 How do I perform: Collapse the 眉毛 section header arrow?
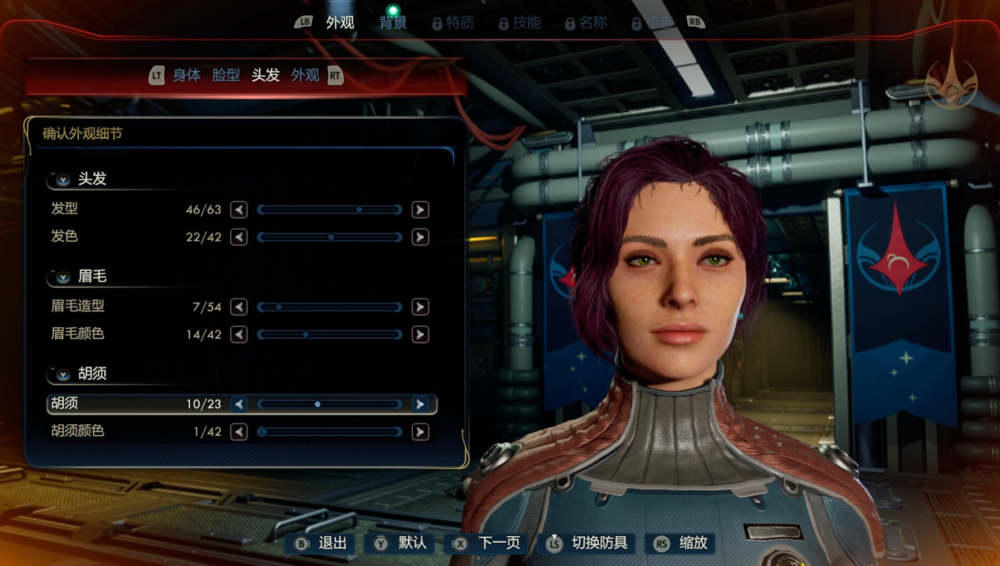(x=64, y=277)
